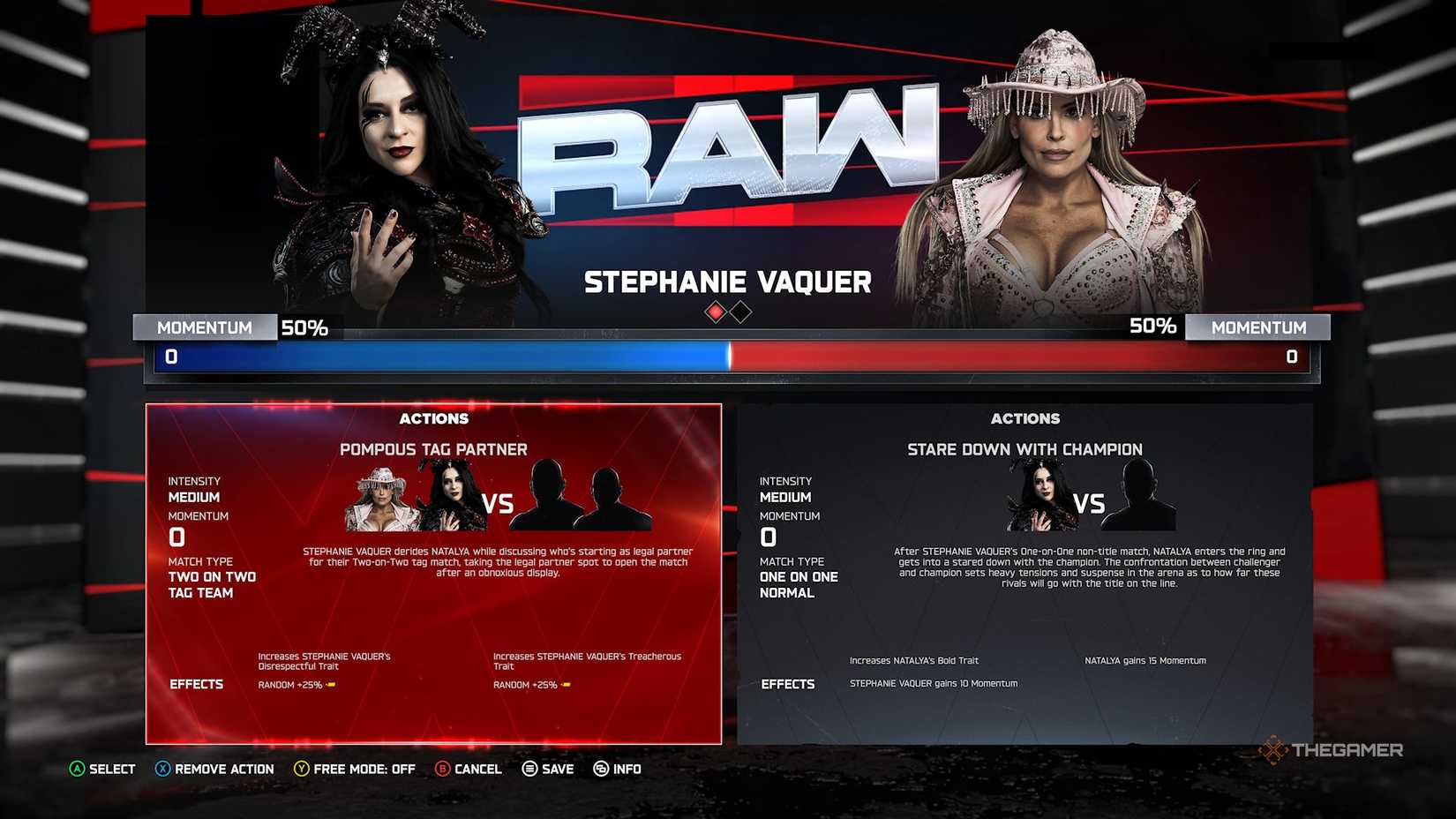Select the Stare Down With Champion action card
The width and height of the screenshot is (1456, 819).
click(x=1026, y=574)
